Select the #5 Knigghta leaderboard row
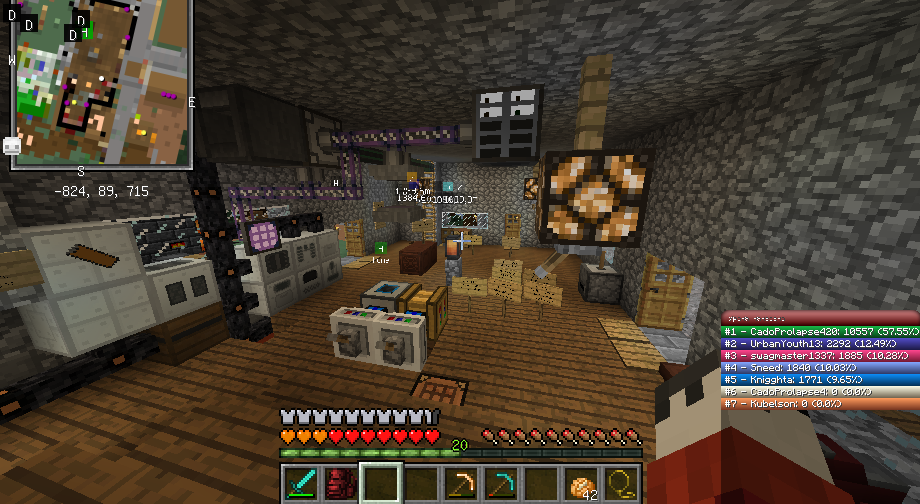The image size is (920, 504). click(820, 379)
